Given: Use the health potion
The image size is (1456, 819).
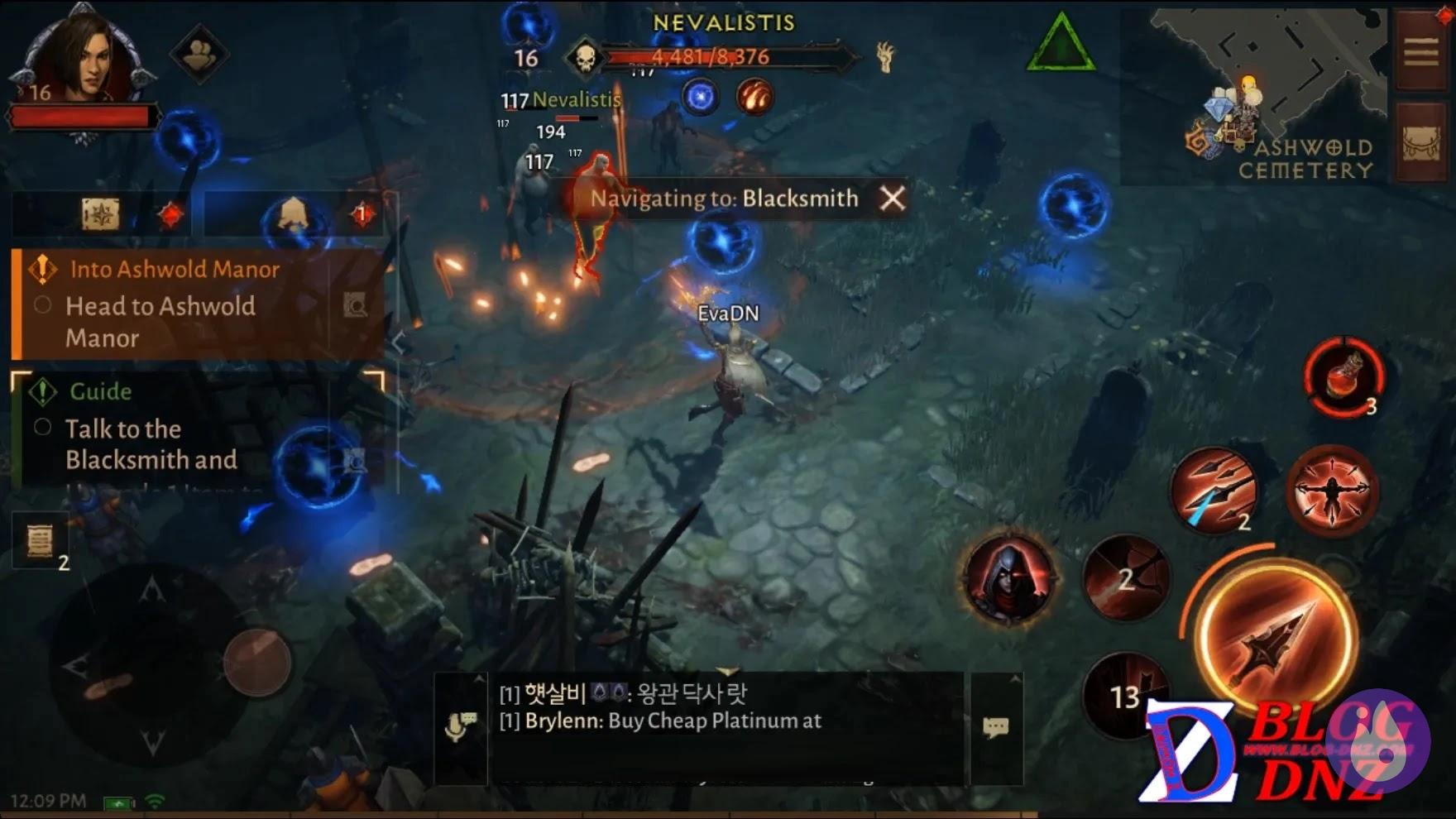Looking at the screenshot, I should point(1344,377).
